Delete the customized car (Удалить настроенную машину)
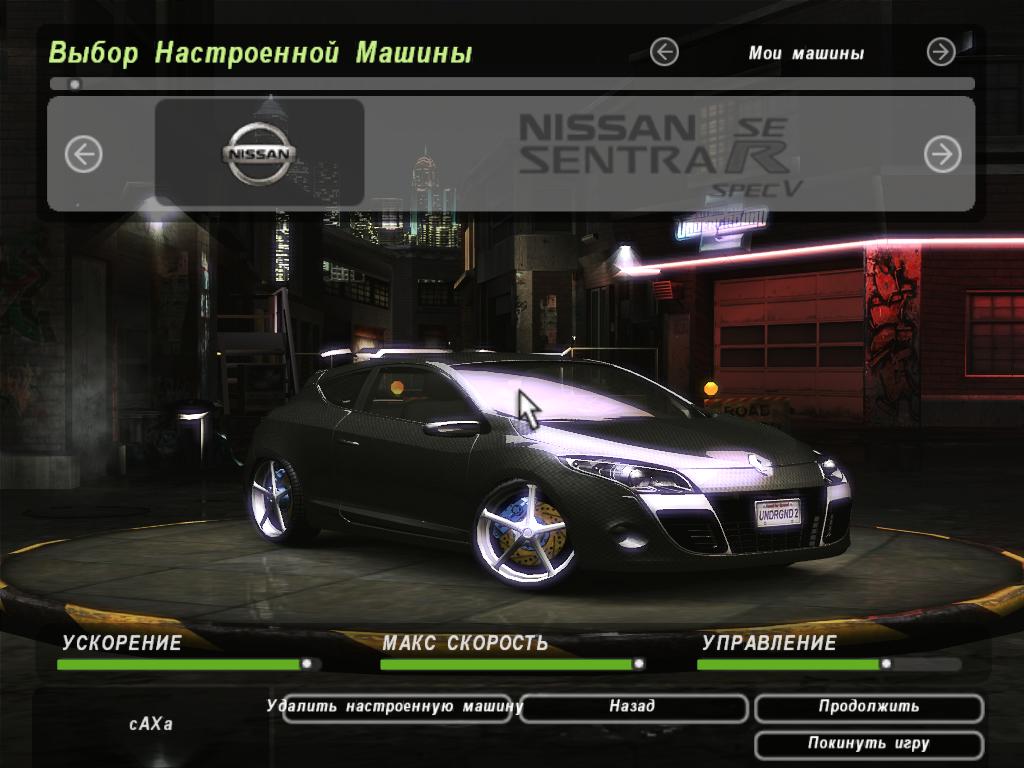1024x768 pixels. 396,708
